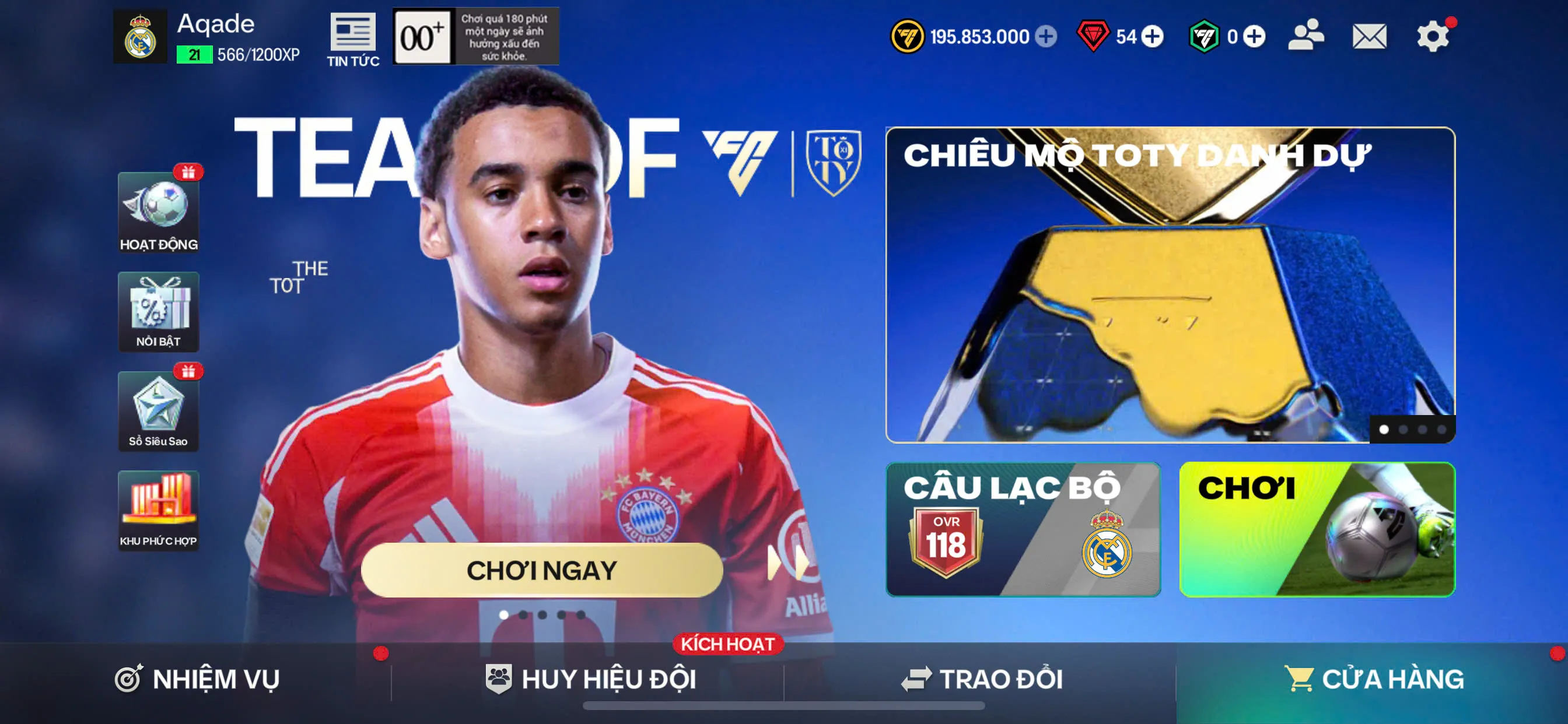Screen dimensions: 1568x724
Task: Add more coins with the plus button
Action: point(1046,37)
